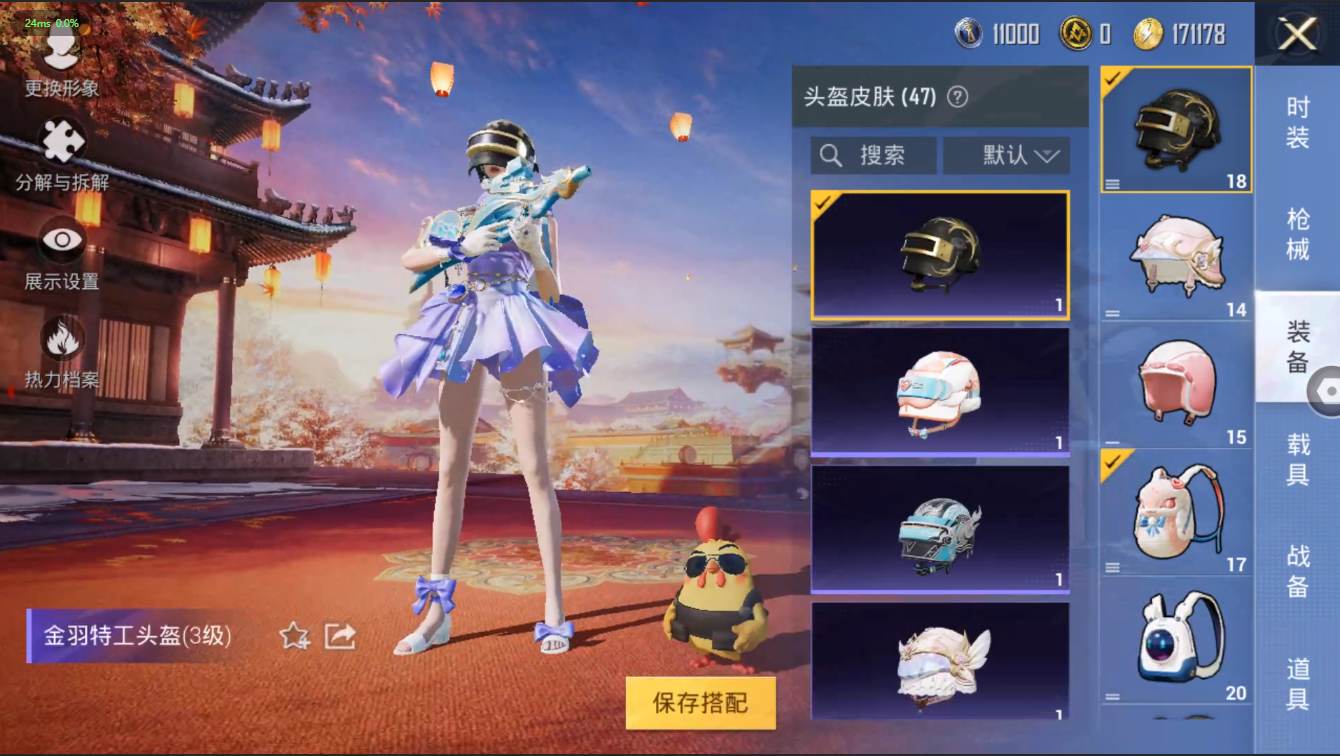Image resolution: width=1340 pixels, height=756 pixels.
Task: Go to the 战备 tab
Action: pyautogui.click(x=1297, y=571)
